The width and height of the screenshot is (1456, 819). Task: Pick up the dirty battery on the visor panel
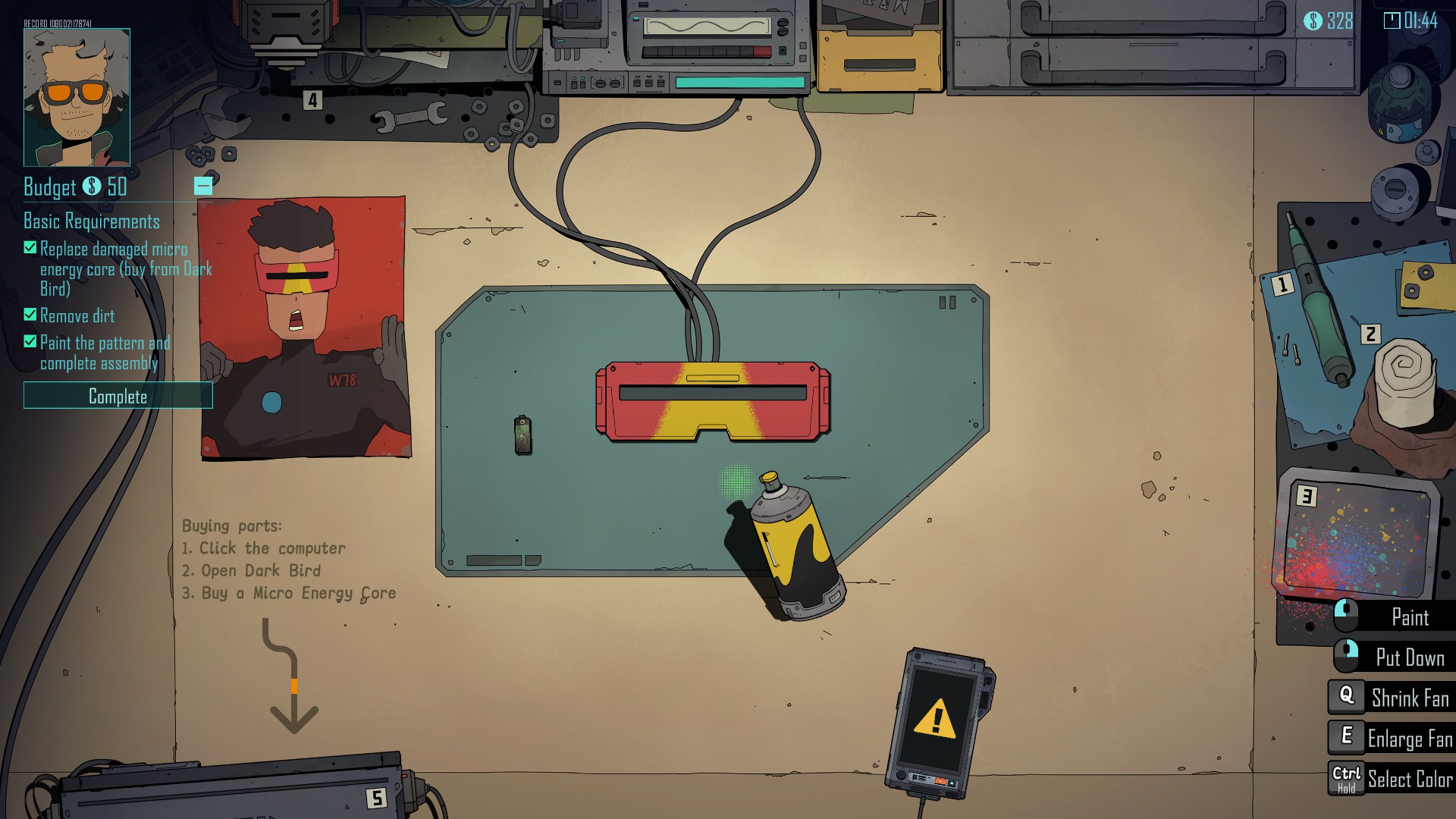click(524, 436)
